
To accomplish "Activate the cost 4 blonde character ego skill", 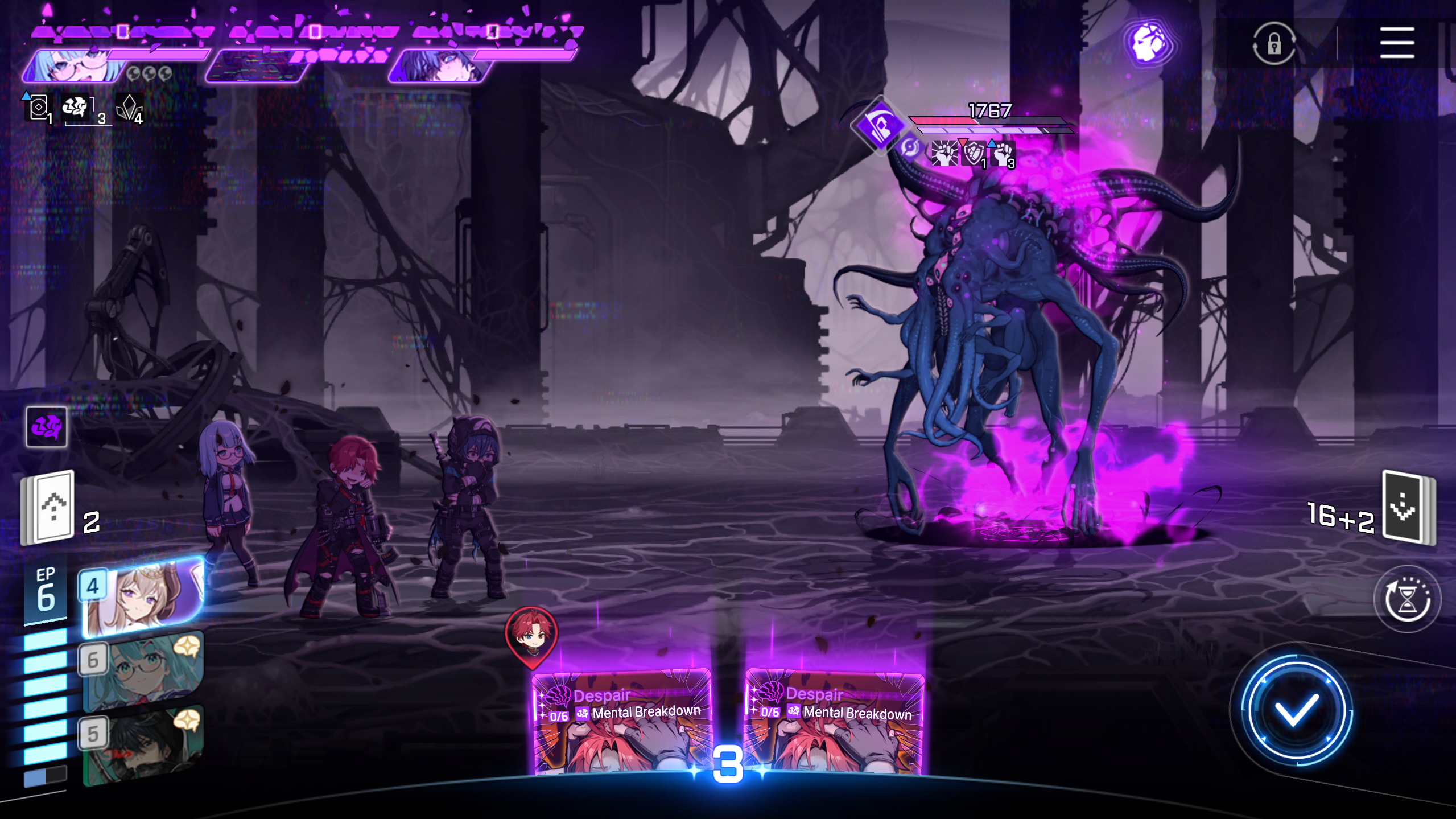I will (142, 595).
